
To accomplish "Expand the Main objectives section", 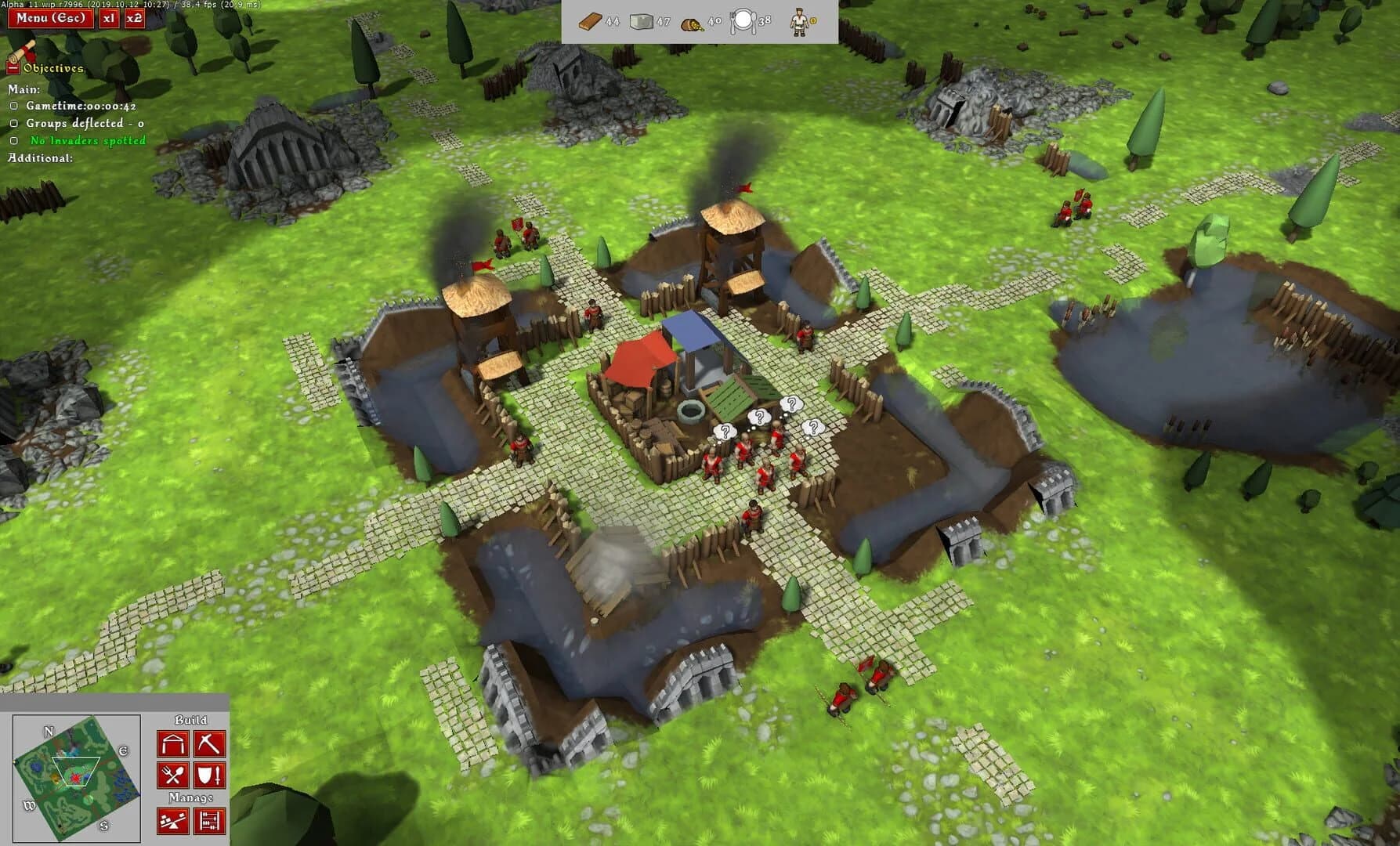I will (x=24, y=90).
